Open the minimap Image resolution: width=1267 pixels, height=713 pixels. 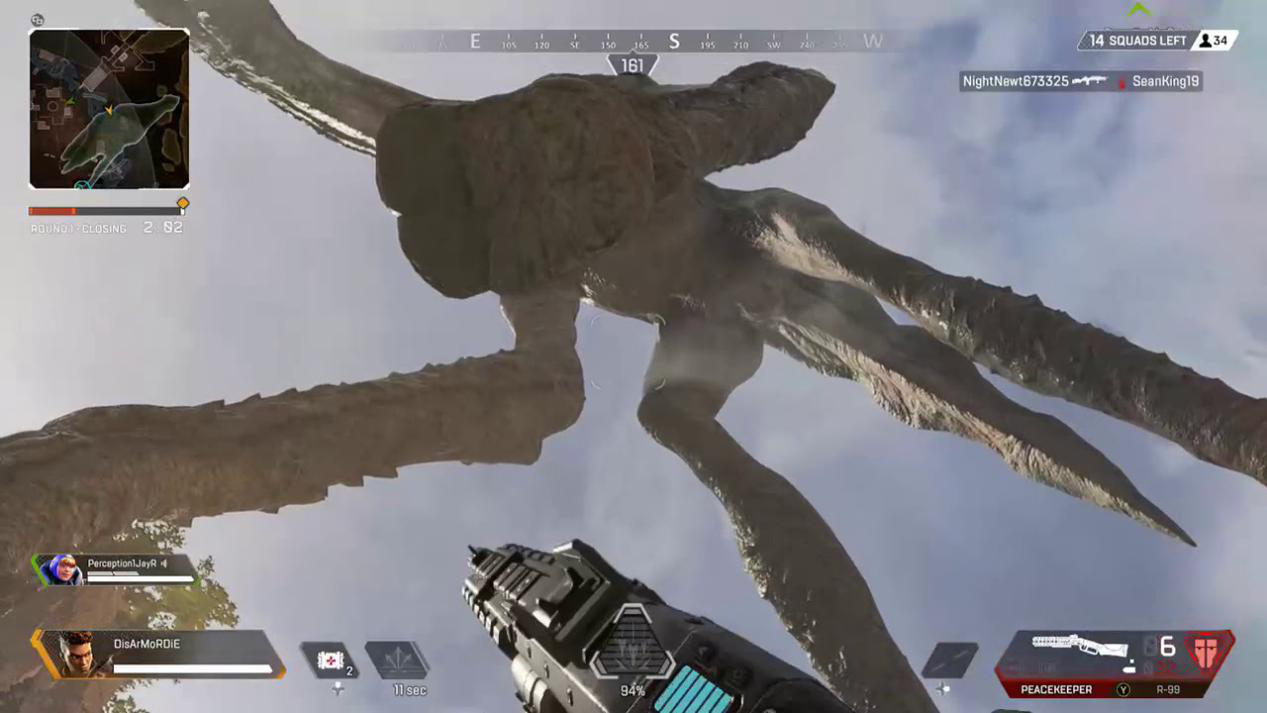tap(109, 109)
